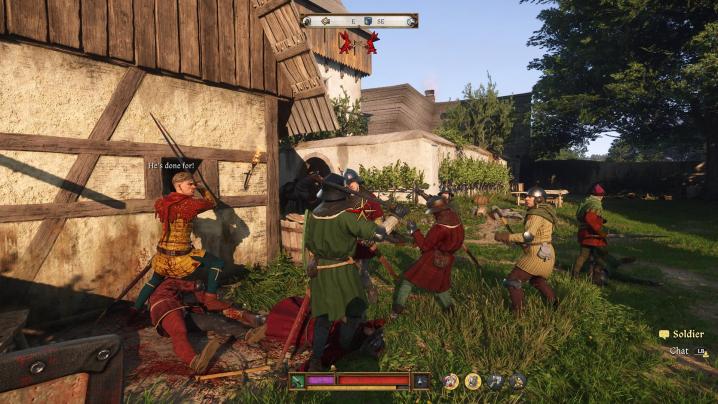Select the green weapon icon beside the health bar
This screenshot has height=404, width=718.
pyautogui.click(x=298, y=381)
